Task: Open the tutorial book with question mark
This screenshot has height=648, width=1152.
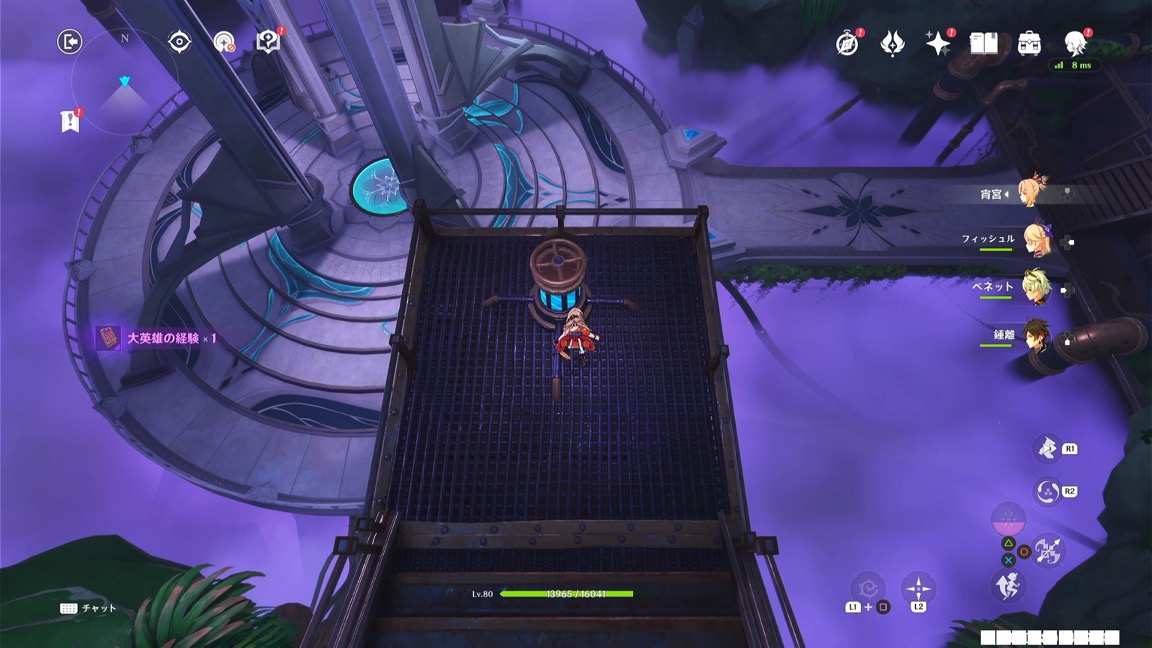Action: click(269, 41)
